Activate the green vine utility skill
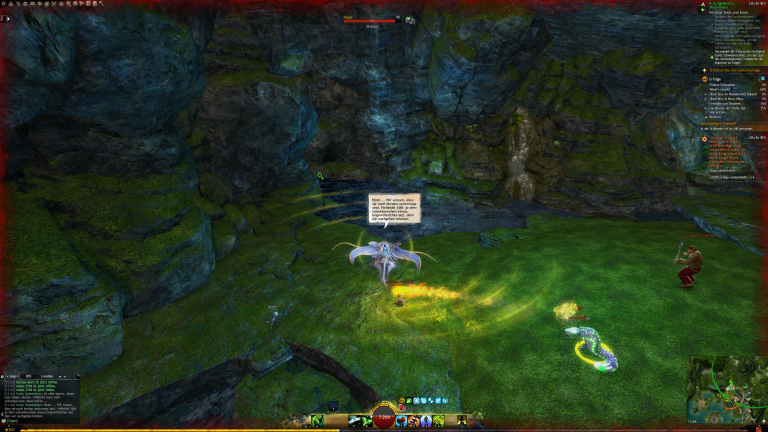The height and width of the screenshot is (432, 768). pos(439,421)
